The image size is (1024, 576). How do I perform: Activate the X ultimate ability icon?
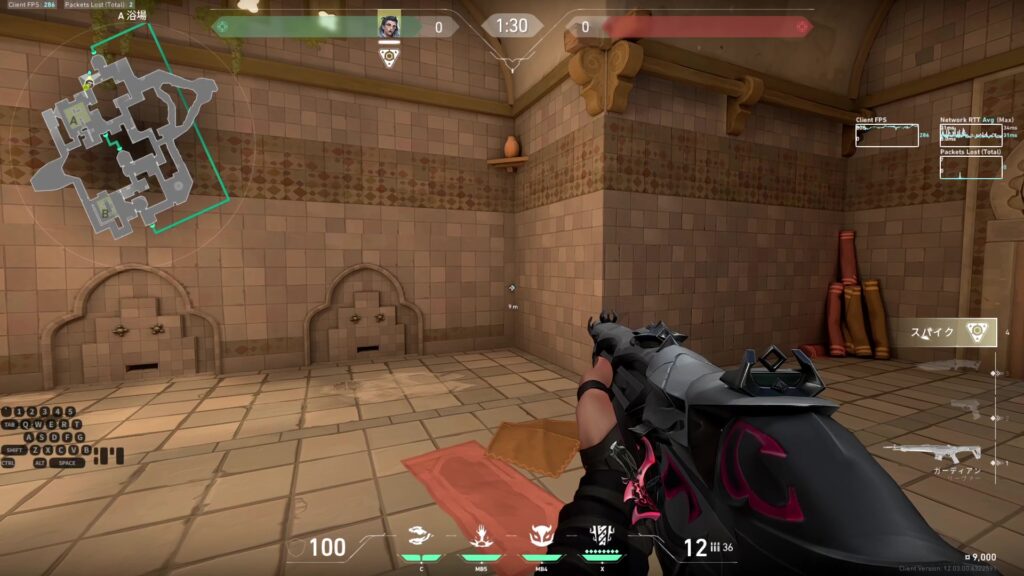pyautogui.click(x=601, y=538)
